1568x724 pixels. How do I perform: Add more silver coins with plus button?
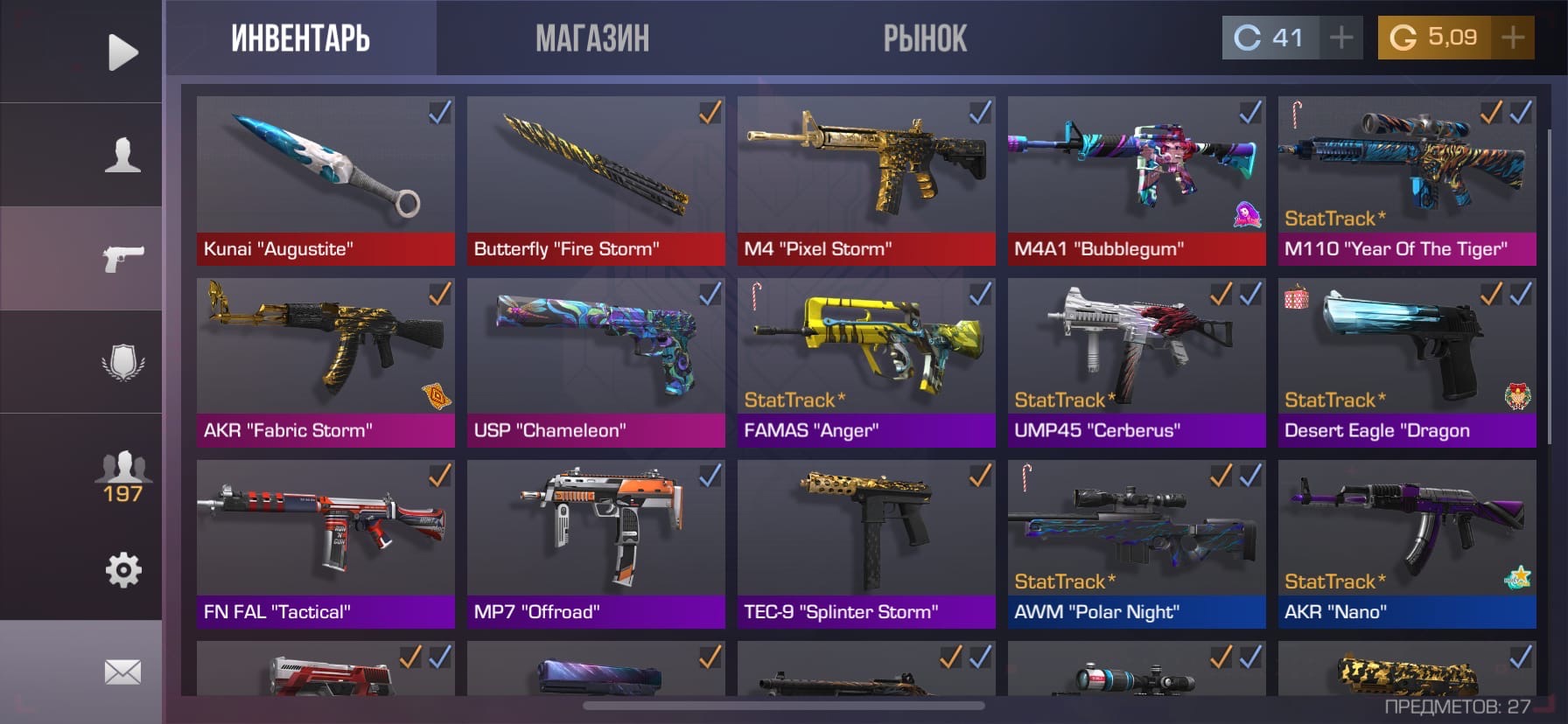pos(1340,38)
